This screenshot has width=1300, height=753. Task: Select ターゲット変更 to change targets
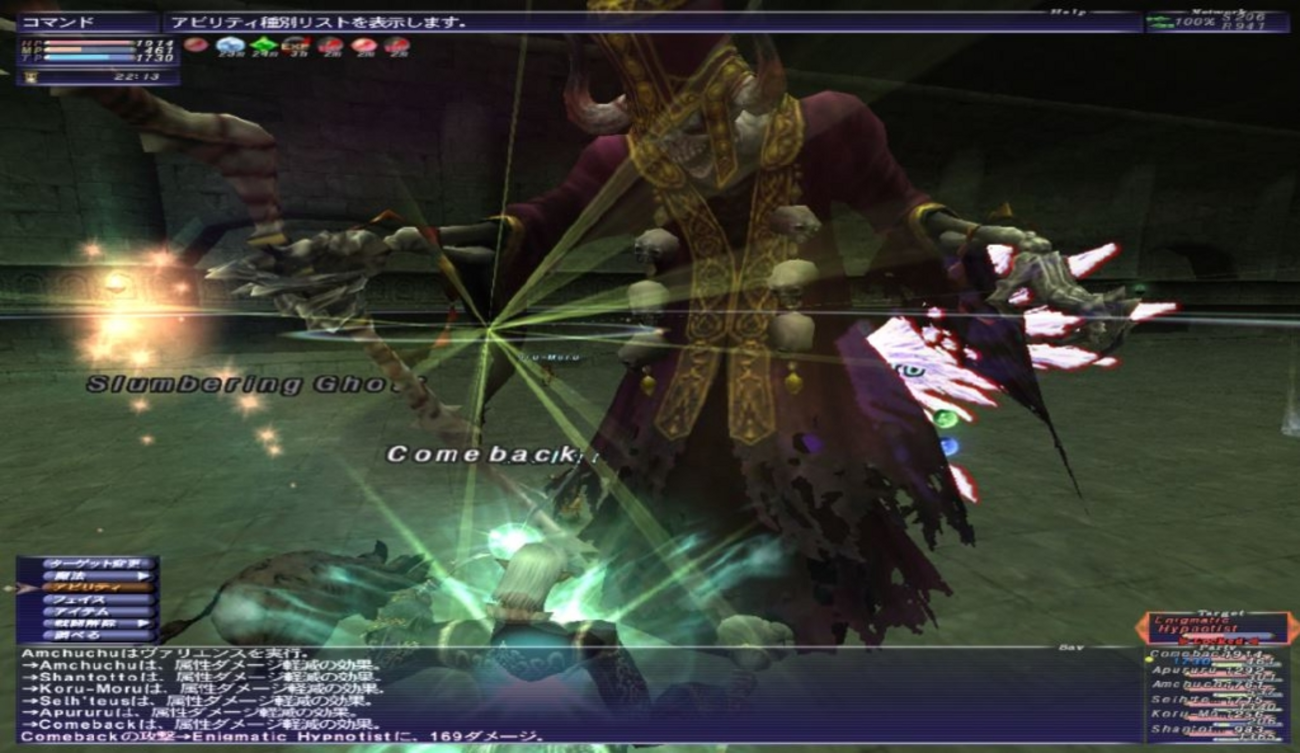pyautogui.click(x=94, y=562)
